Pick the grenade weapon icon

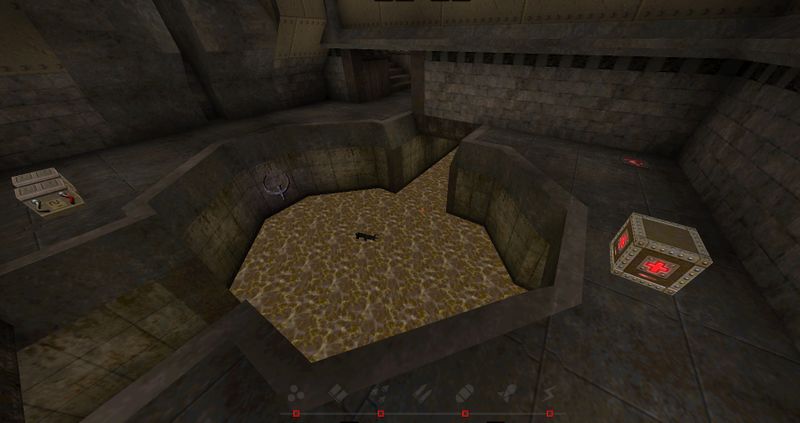pos(464,394)
